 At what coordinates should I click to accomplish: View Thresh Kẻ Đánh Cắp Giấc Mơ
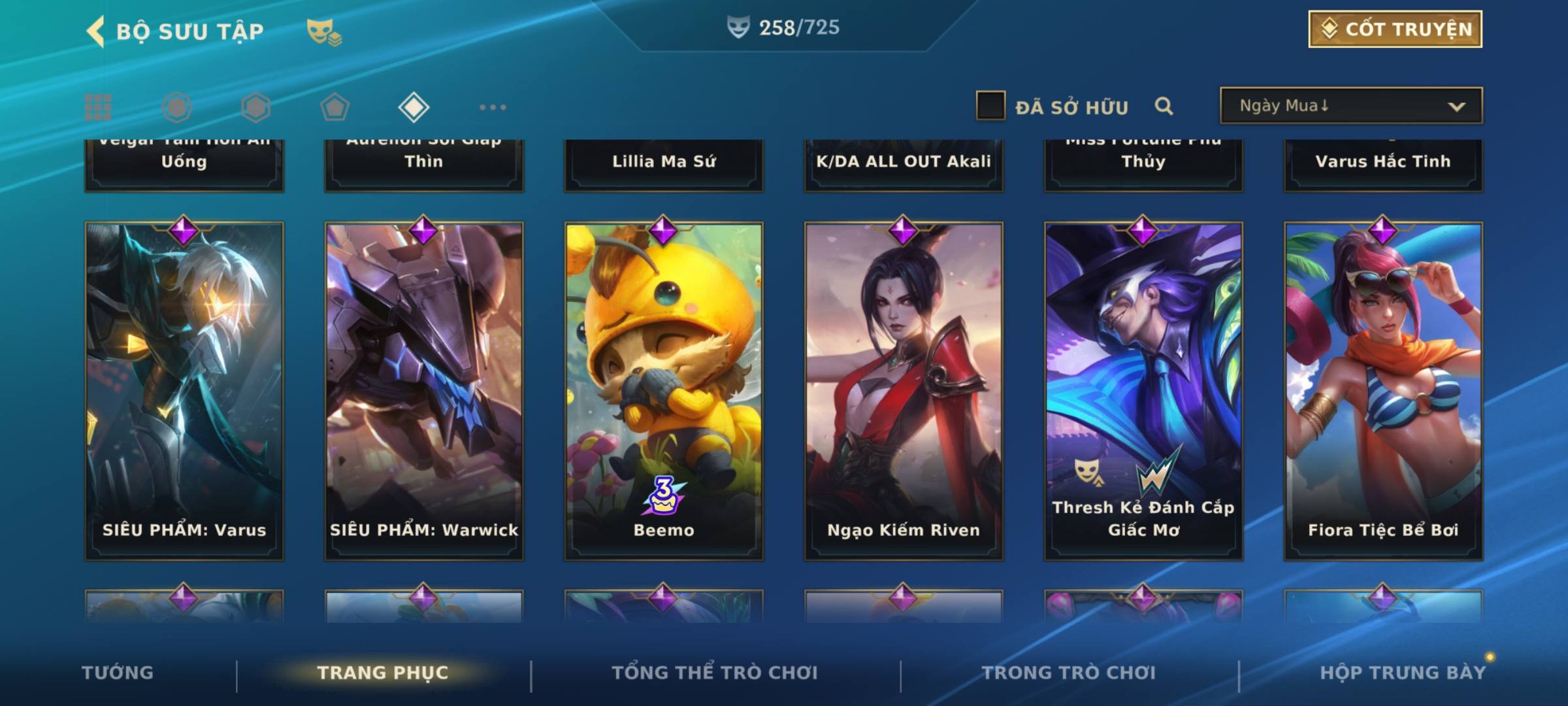click(x=1143, y=390)
